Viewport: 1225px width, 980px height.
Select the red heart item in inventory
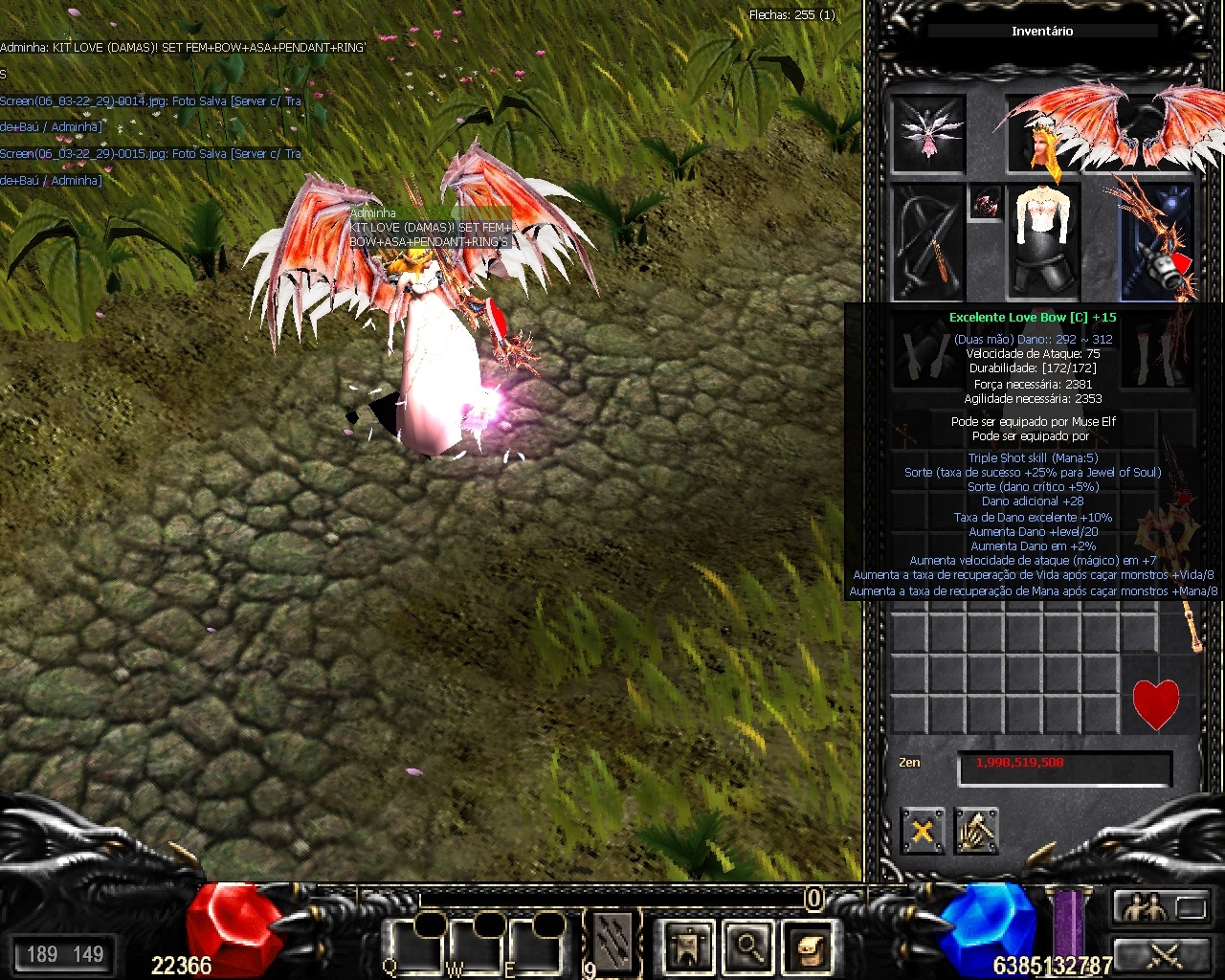click(x=1156, y=704)
